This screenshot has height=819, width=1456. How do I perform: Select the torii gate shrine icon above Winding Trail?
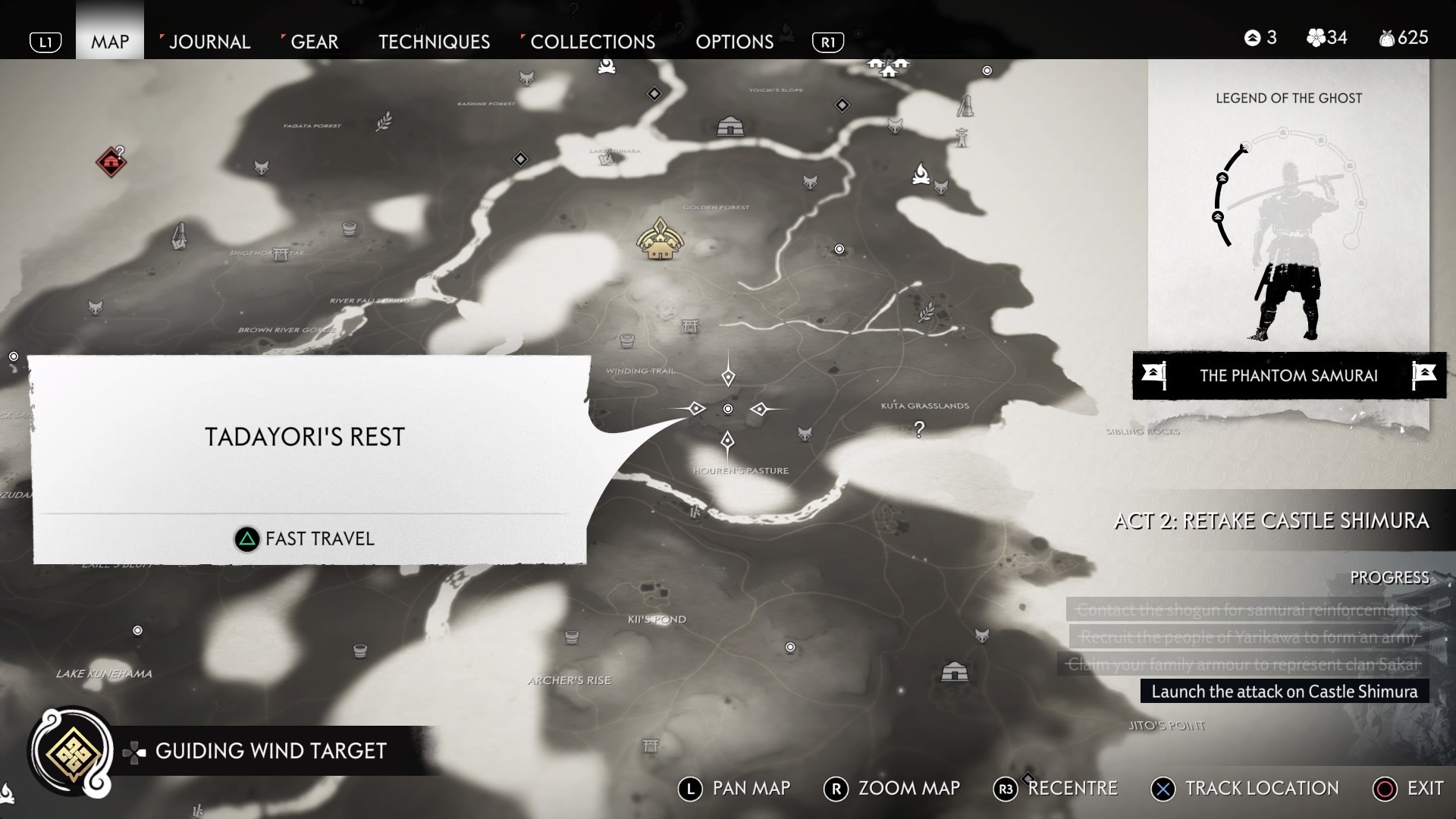click(x=689, y=326)
